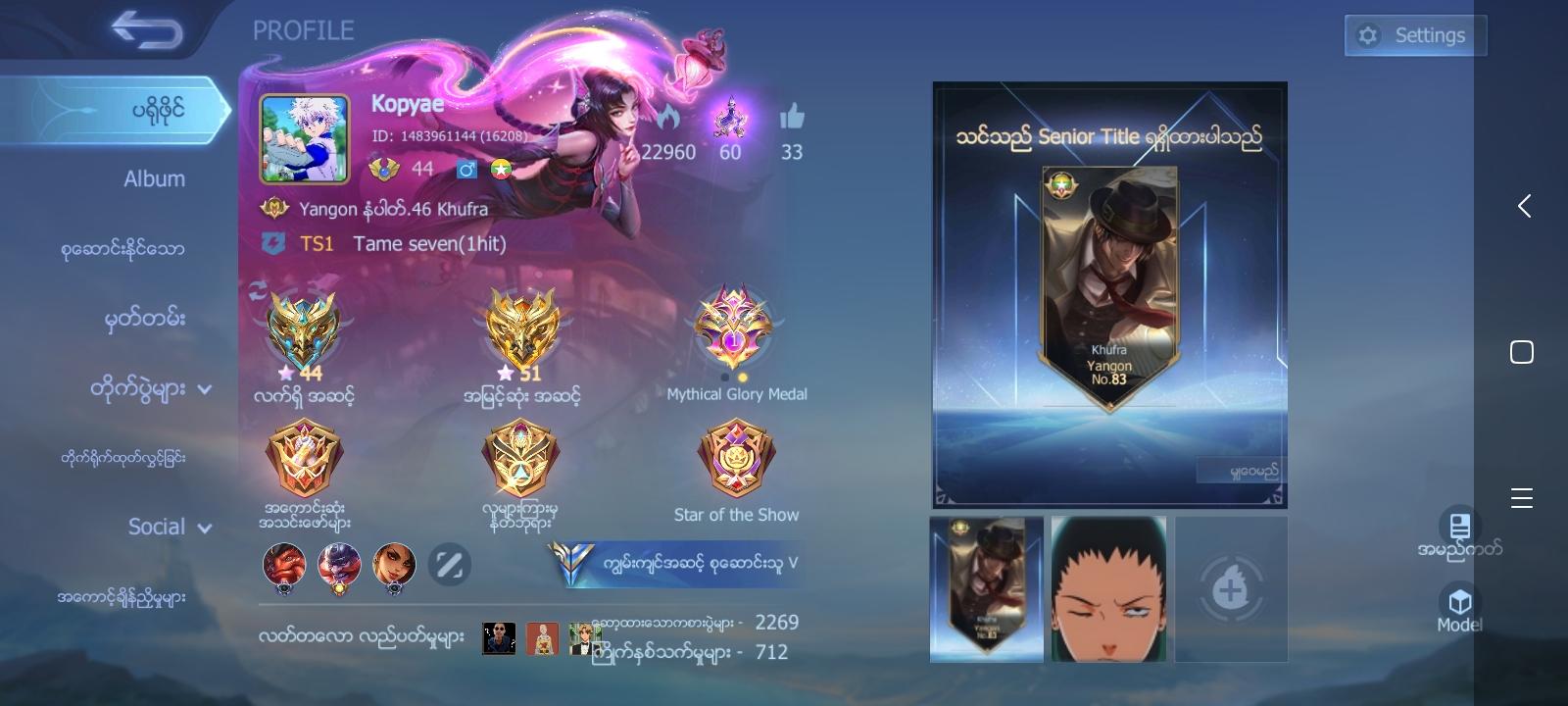Click the thumbs-up likes icon showing 33
Screen dimensions: 1568x706
[792, 118]
